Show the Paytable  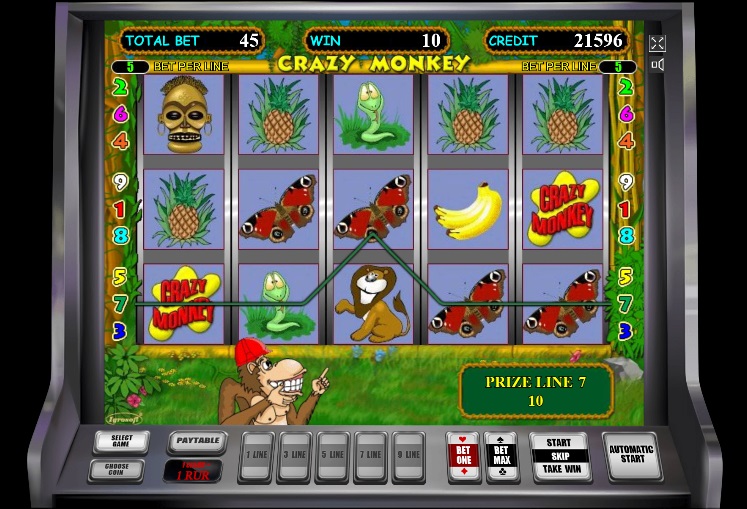pyautogui.click(x=196, y=440)
